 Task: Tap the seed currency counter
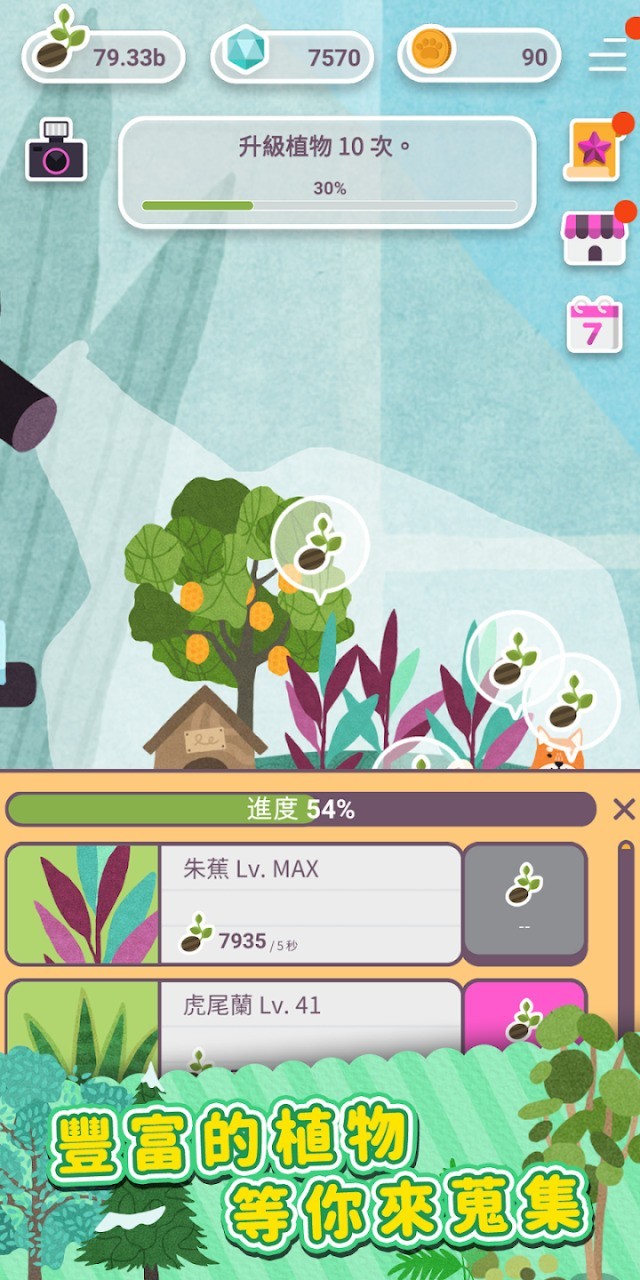pyautogui.click(x=104, y=56)
